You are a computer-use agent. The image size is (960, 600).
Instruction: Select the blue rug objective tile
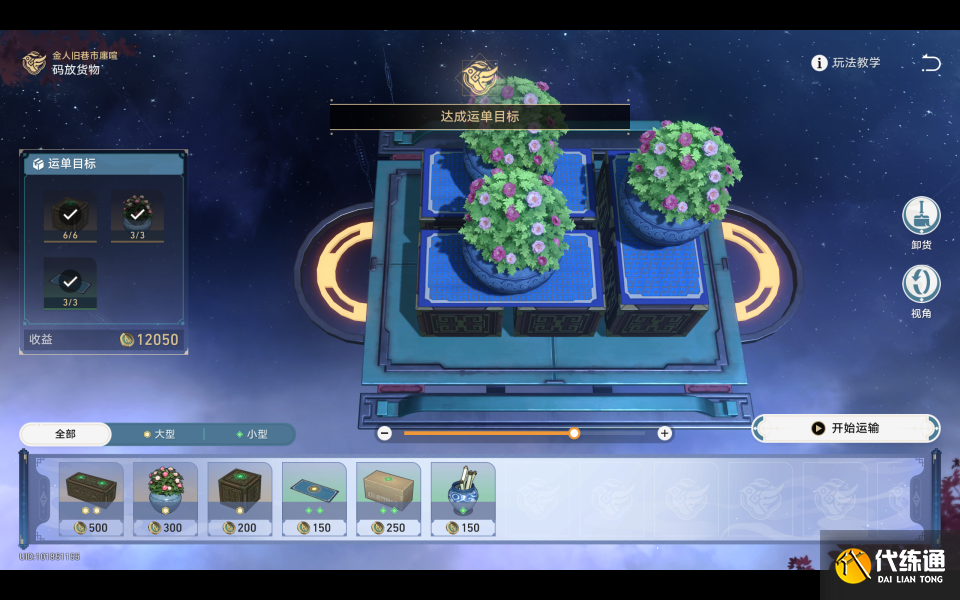[70, 283]
